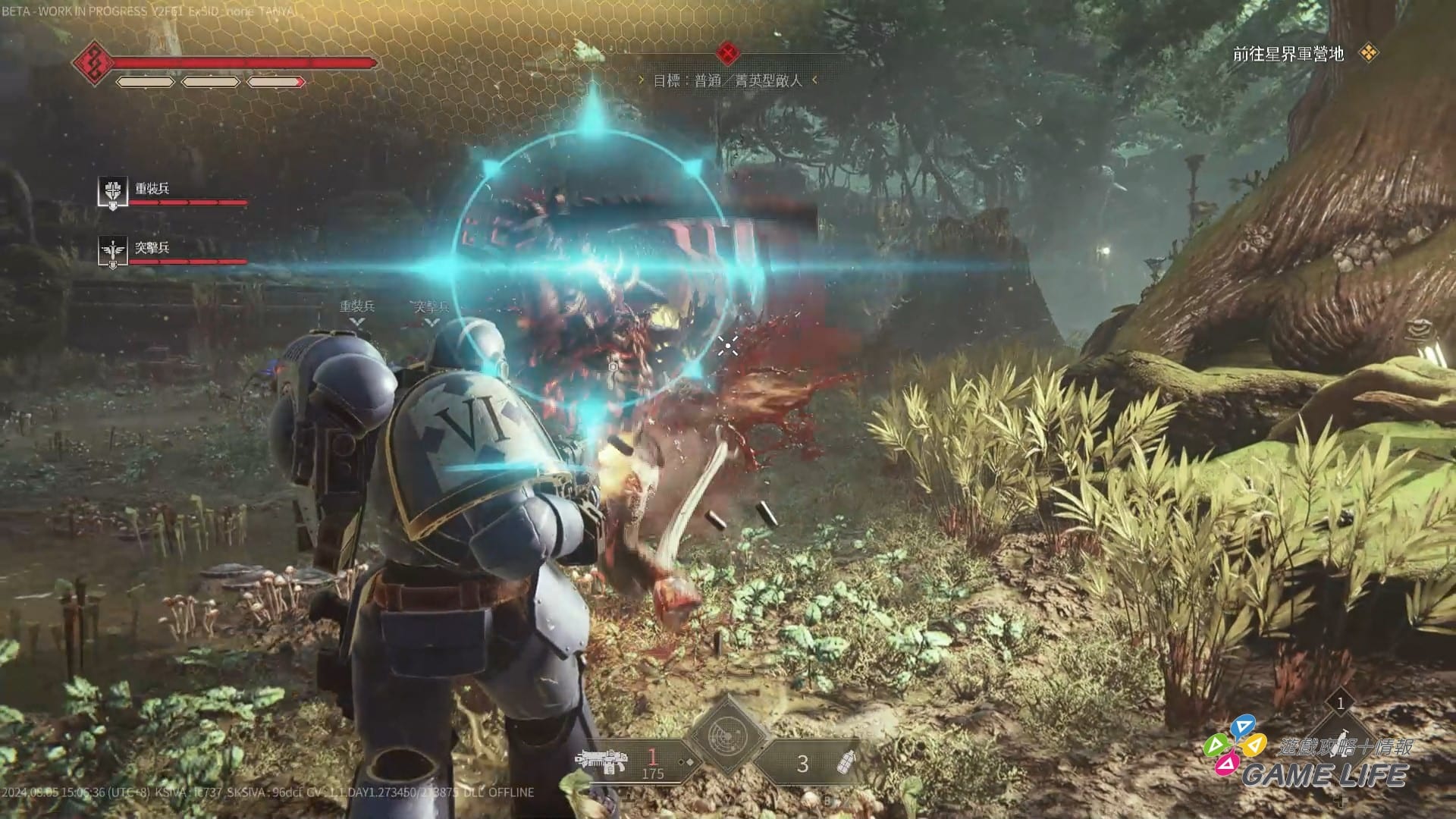1456x819 pixels.
Task: Select the 突擊兵 squad member panel
Action: tap(173, 251)
